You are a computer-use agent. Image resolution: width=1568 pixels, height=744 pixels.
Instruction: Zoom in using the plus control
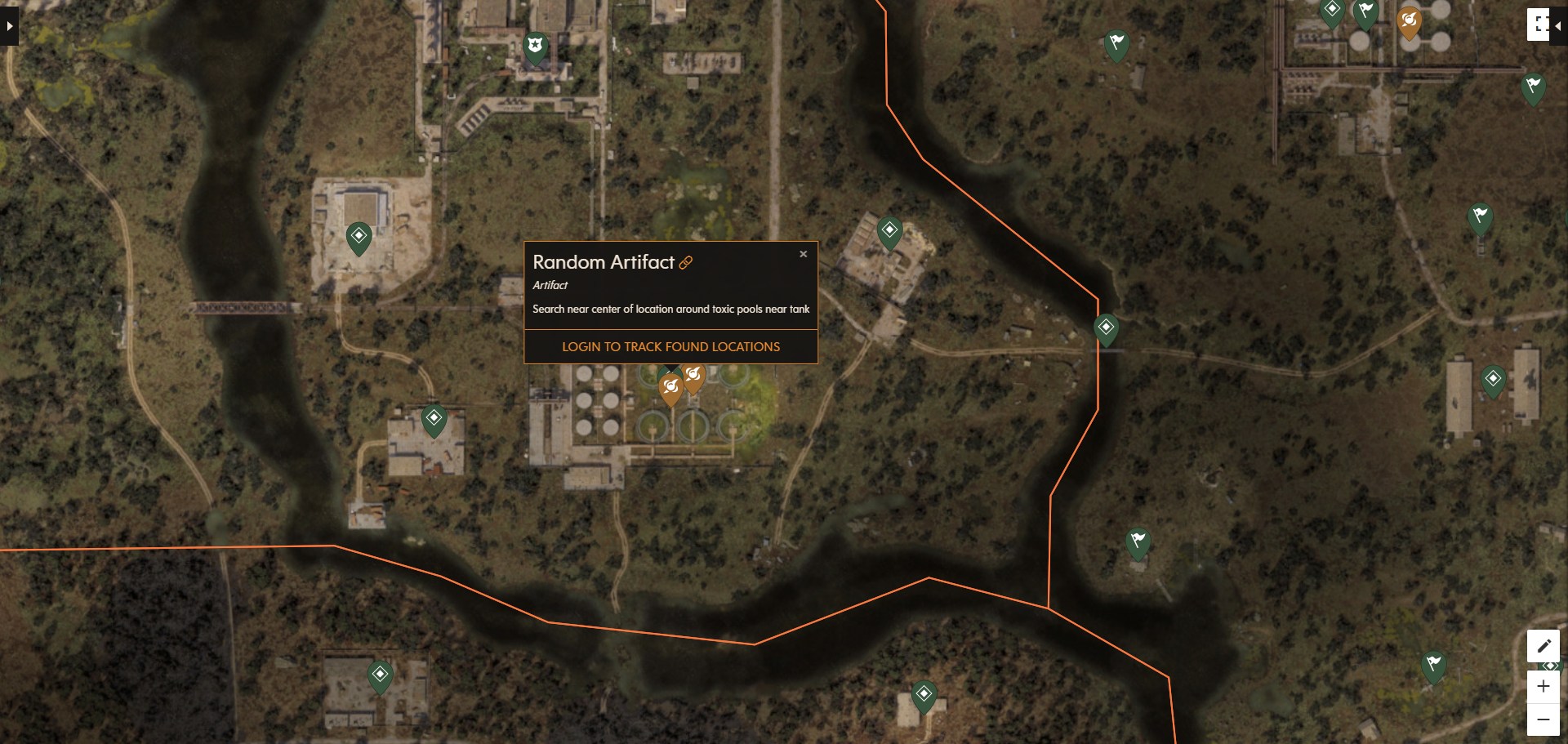1544,686
